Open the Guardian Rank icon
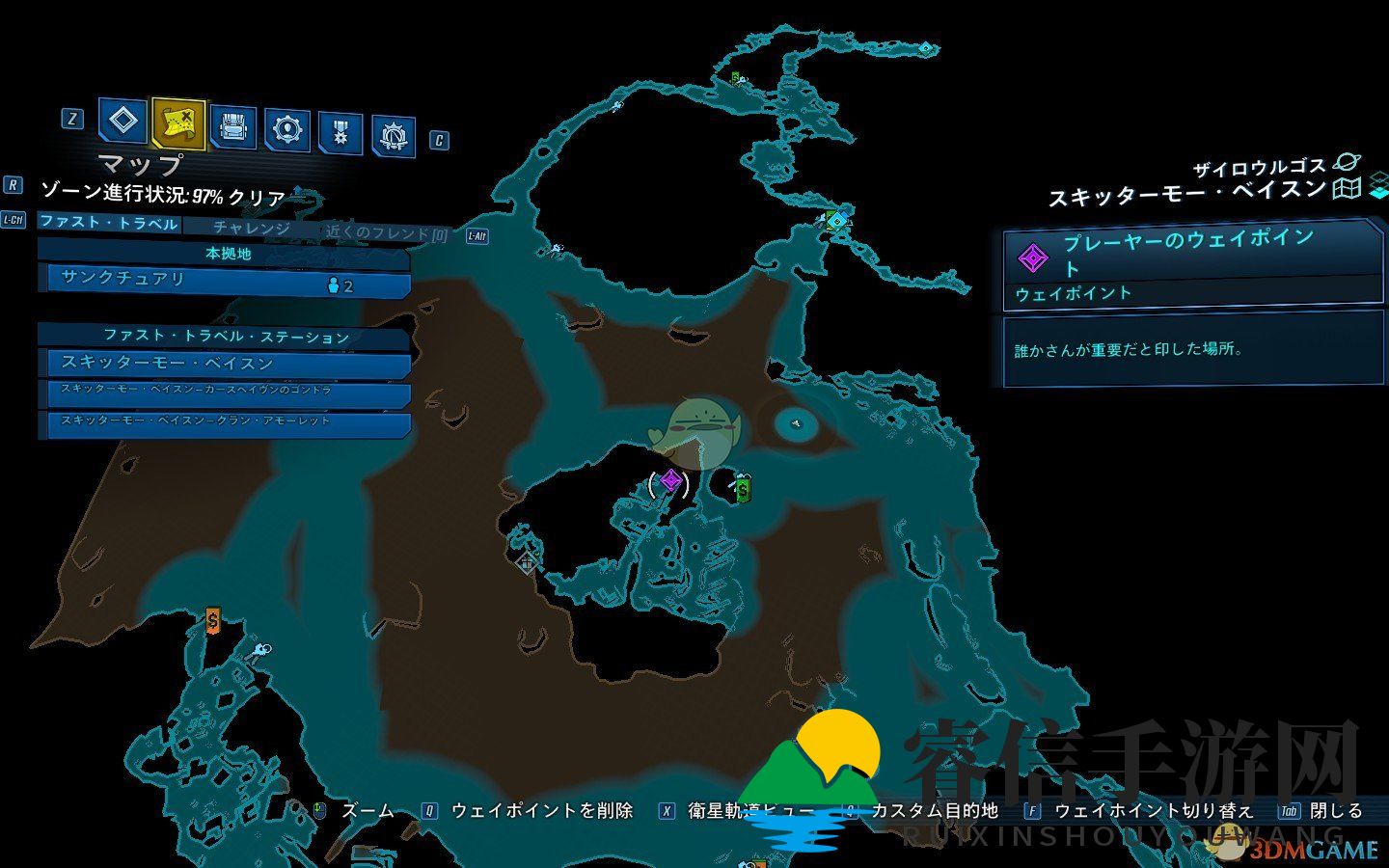Image resolution: width=1389 pixels, height=868 pixels. click(393, 132)
